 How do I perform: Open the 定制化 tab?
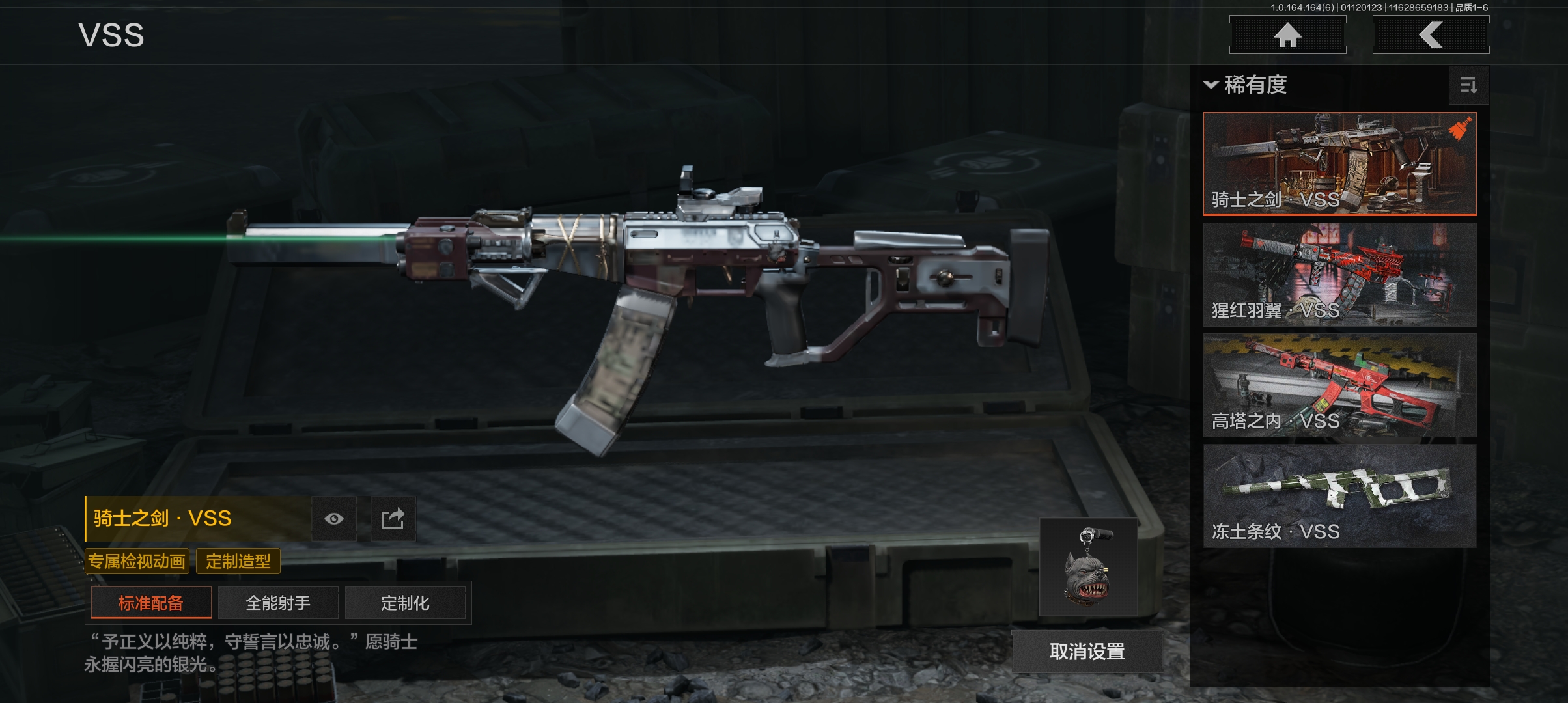[405, 603]
